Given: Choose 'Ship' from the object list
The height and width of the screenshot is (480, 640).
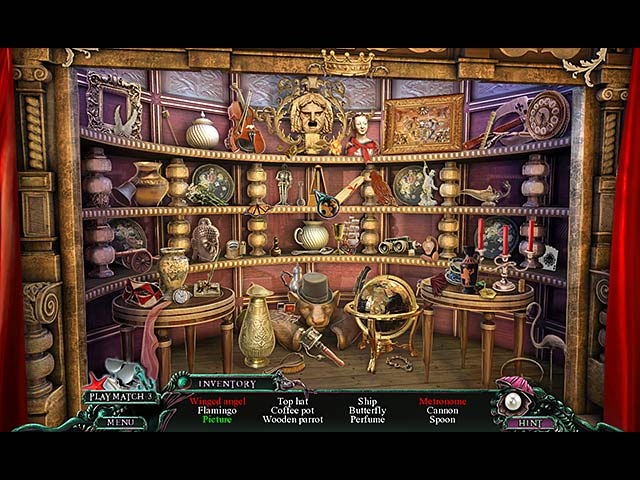Looking at the screenshot, I should pos(367,401).
